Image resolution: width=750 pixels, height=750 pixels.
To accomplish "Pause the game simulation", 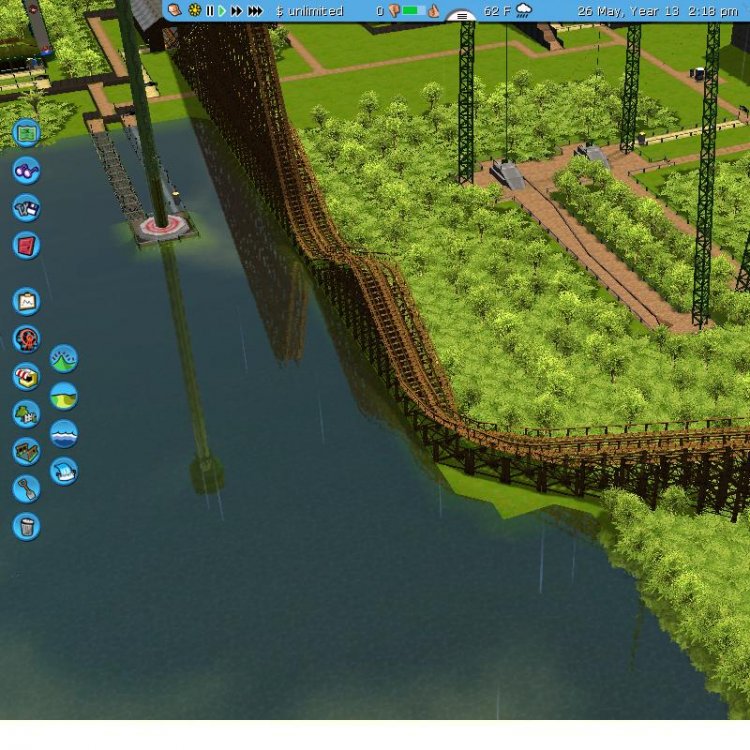I will coord(210,11).
